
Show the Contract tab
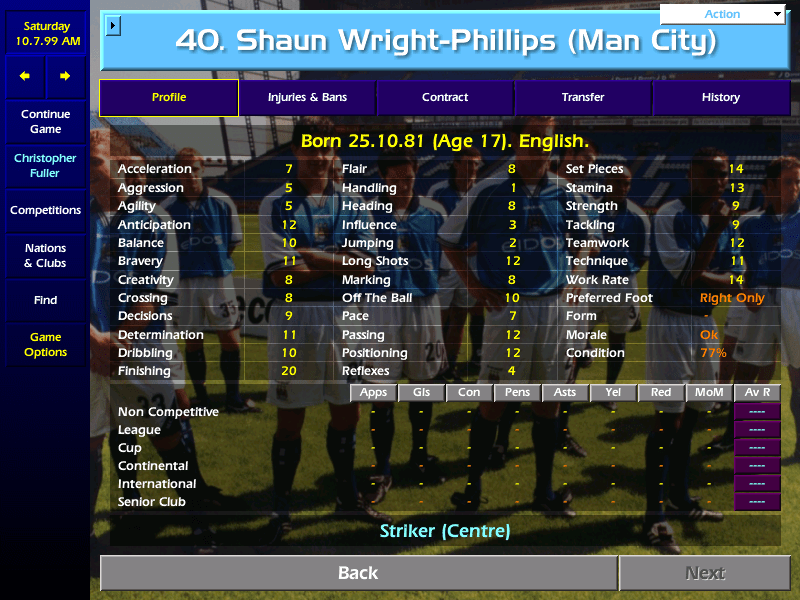click(x=445, y=97)
